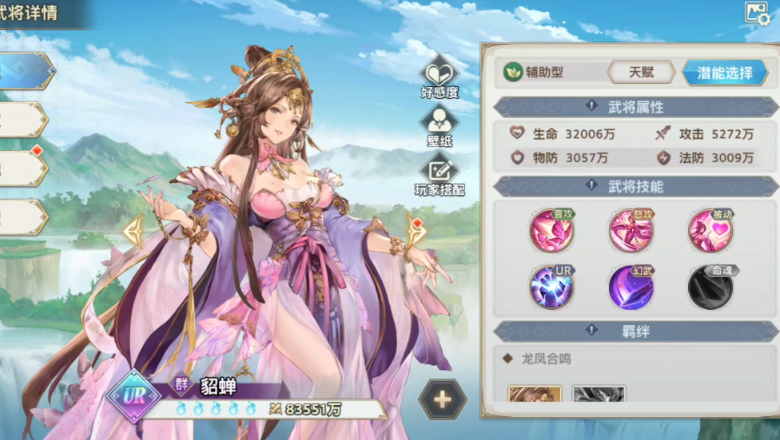Show the next hero with right arrow
Viewport: 780px width, 440px height.
click(415, 232)
